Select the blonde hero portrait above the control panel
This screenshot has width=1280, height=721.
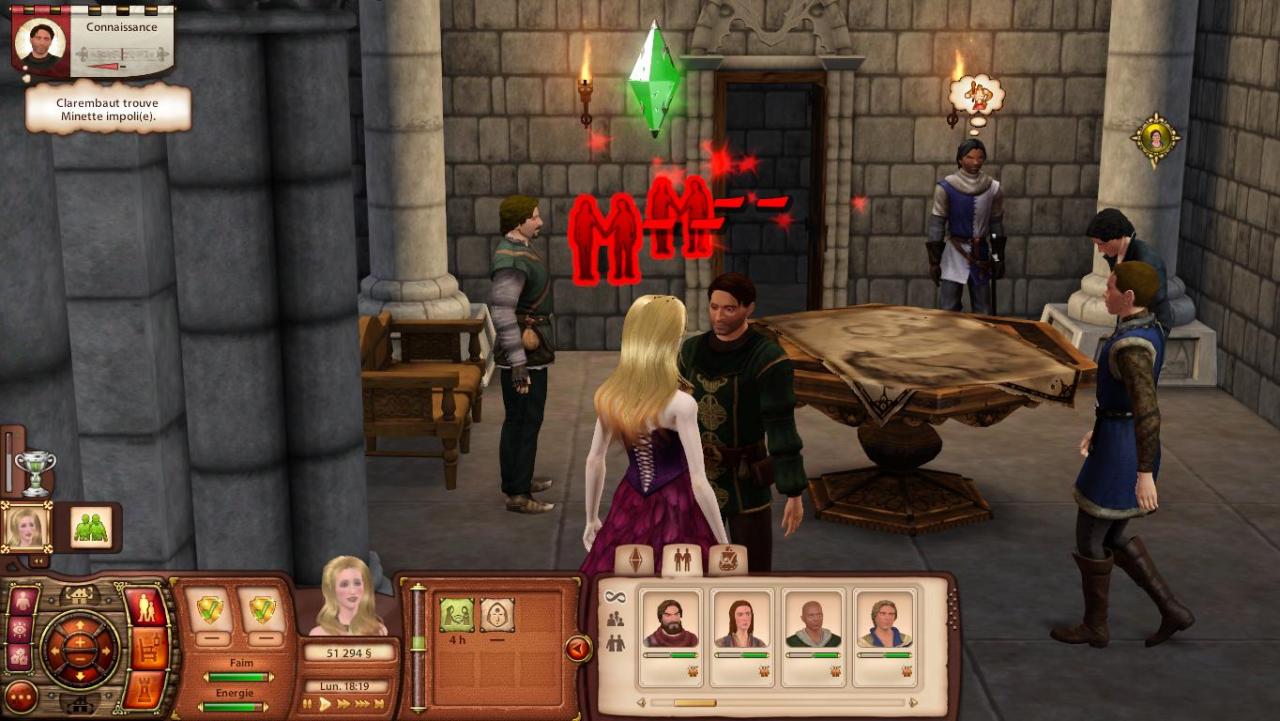point(27,527)
